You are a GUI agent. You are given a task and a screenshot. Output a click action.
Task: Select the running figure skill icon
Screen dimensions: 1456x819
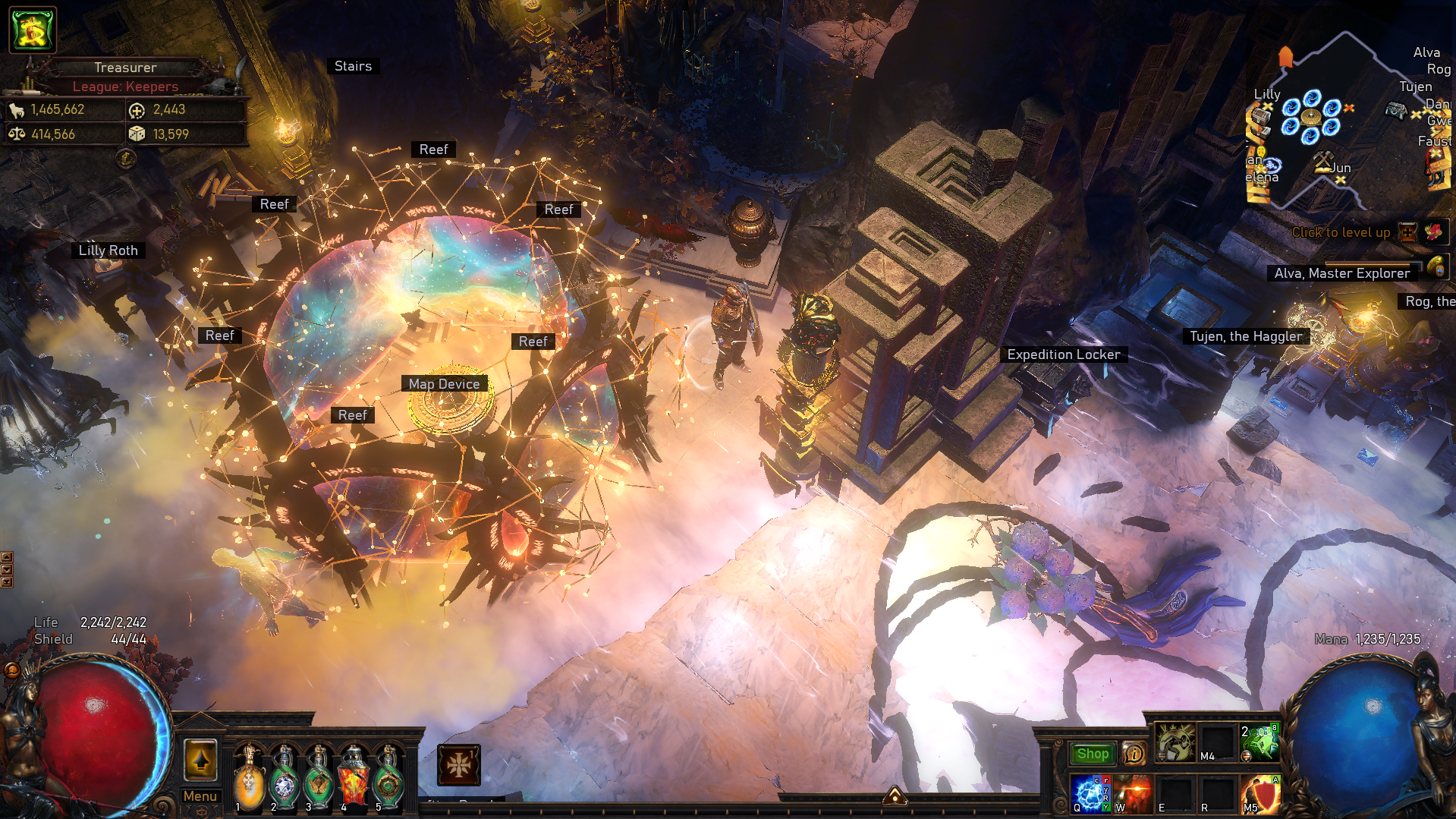click(x=1175, y=742)
